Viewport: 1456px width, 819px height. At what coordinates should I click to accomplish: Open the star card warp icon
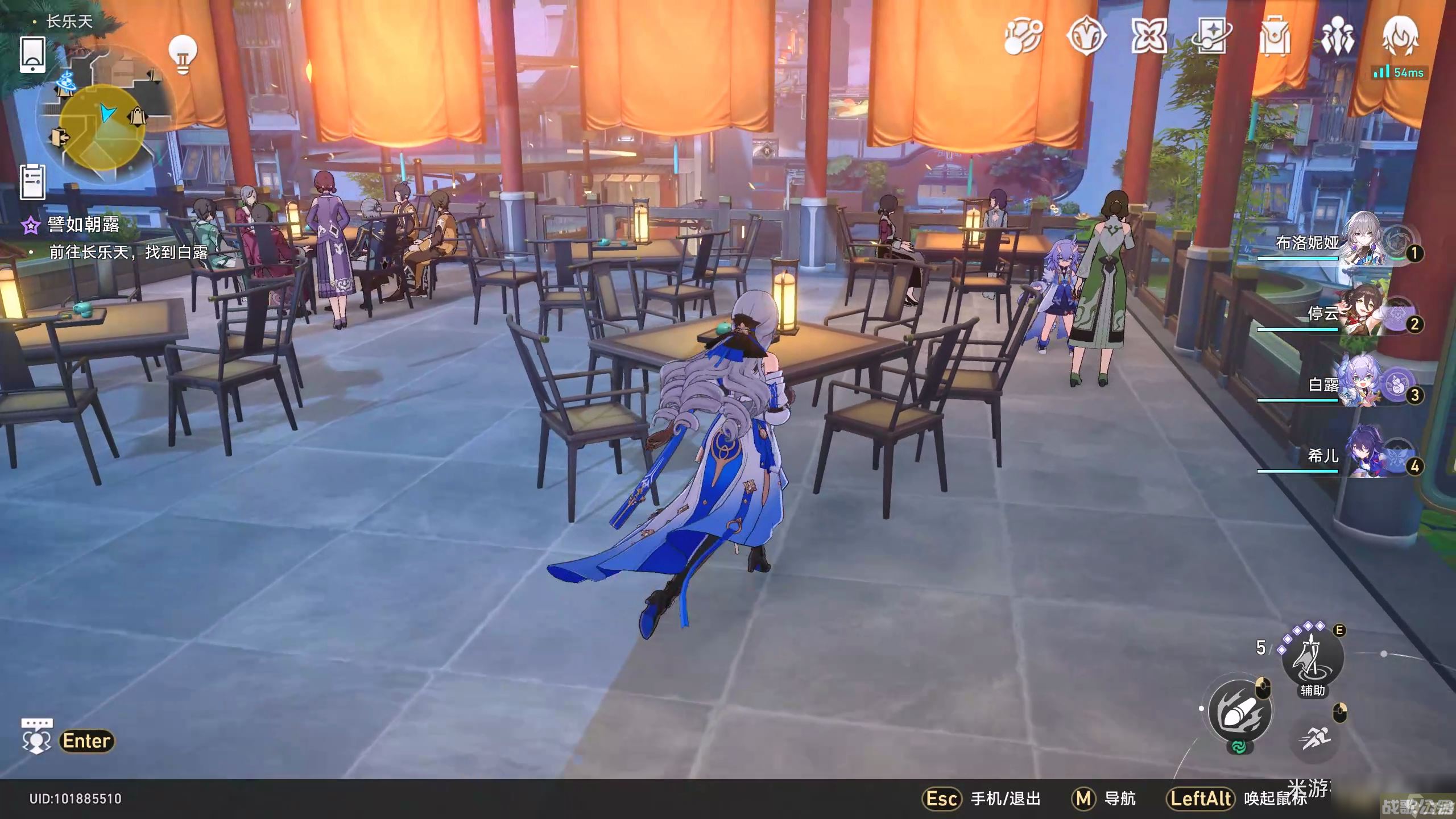(x=1211, y=36)
